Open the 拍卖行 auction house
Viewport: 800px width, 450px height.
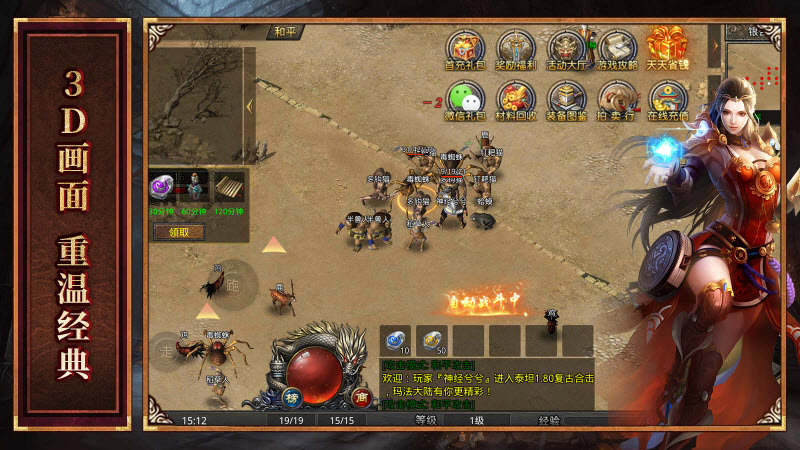pyautogui.click(x=617, y=99)
